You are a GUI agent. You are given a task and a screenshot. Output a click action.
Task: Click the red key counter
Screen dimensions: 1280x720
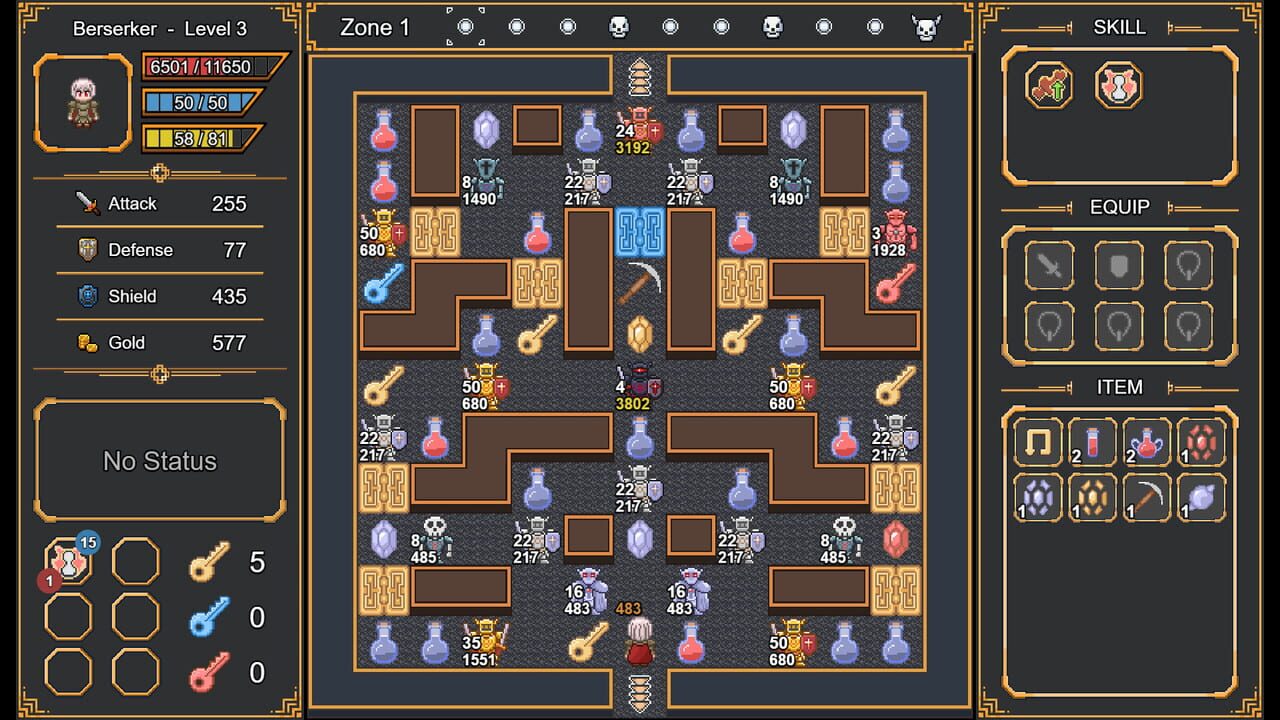pos(227,671)
